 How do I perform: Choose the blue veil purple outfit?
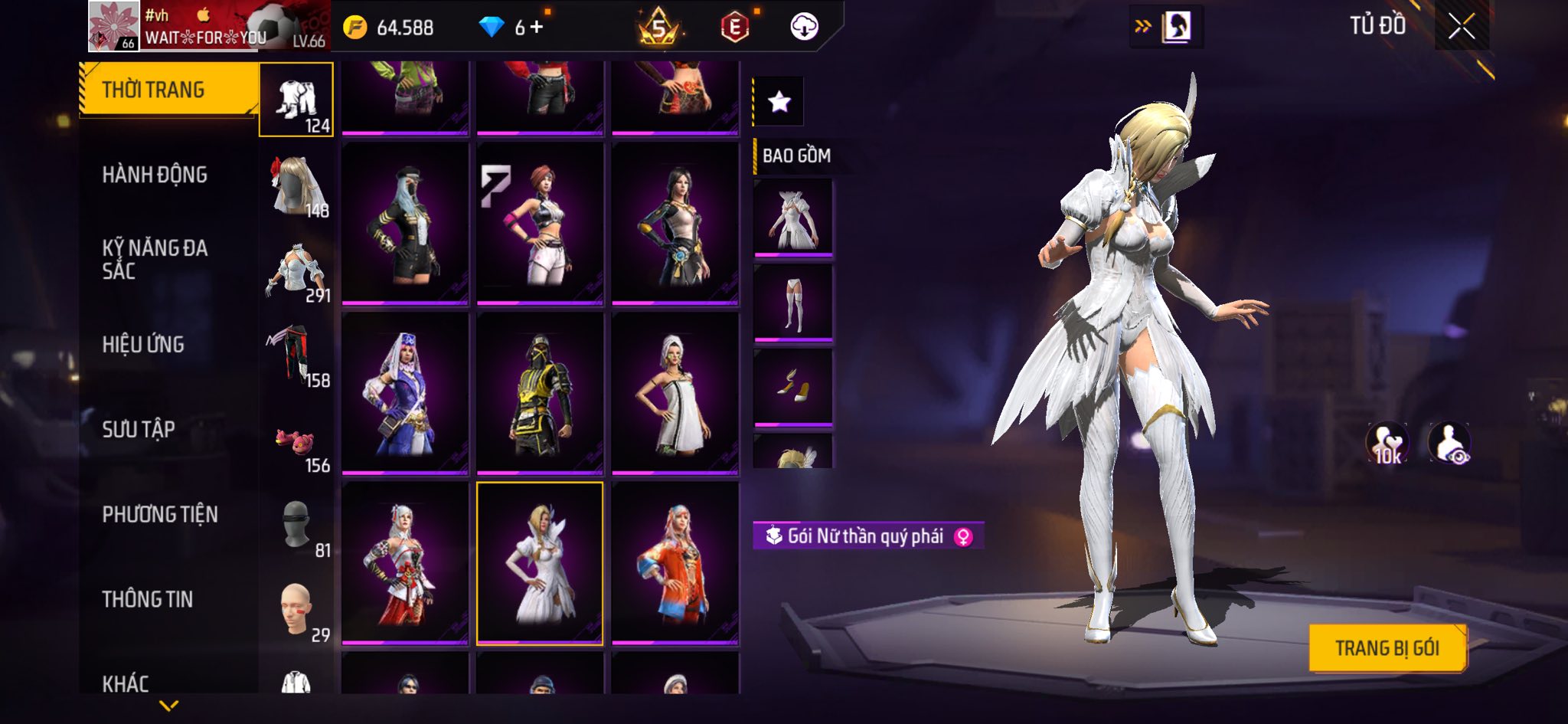[x=405, y=393]
